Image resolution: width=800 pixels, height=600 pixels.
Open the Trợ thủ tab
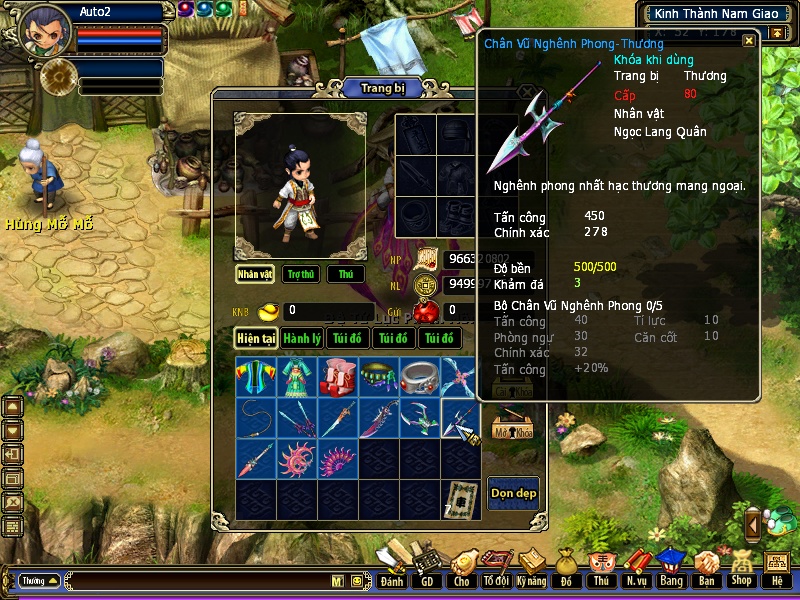click(300, 274)
